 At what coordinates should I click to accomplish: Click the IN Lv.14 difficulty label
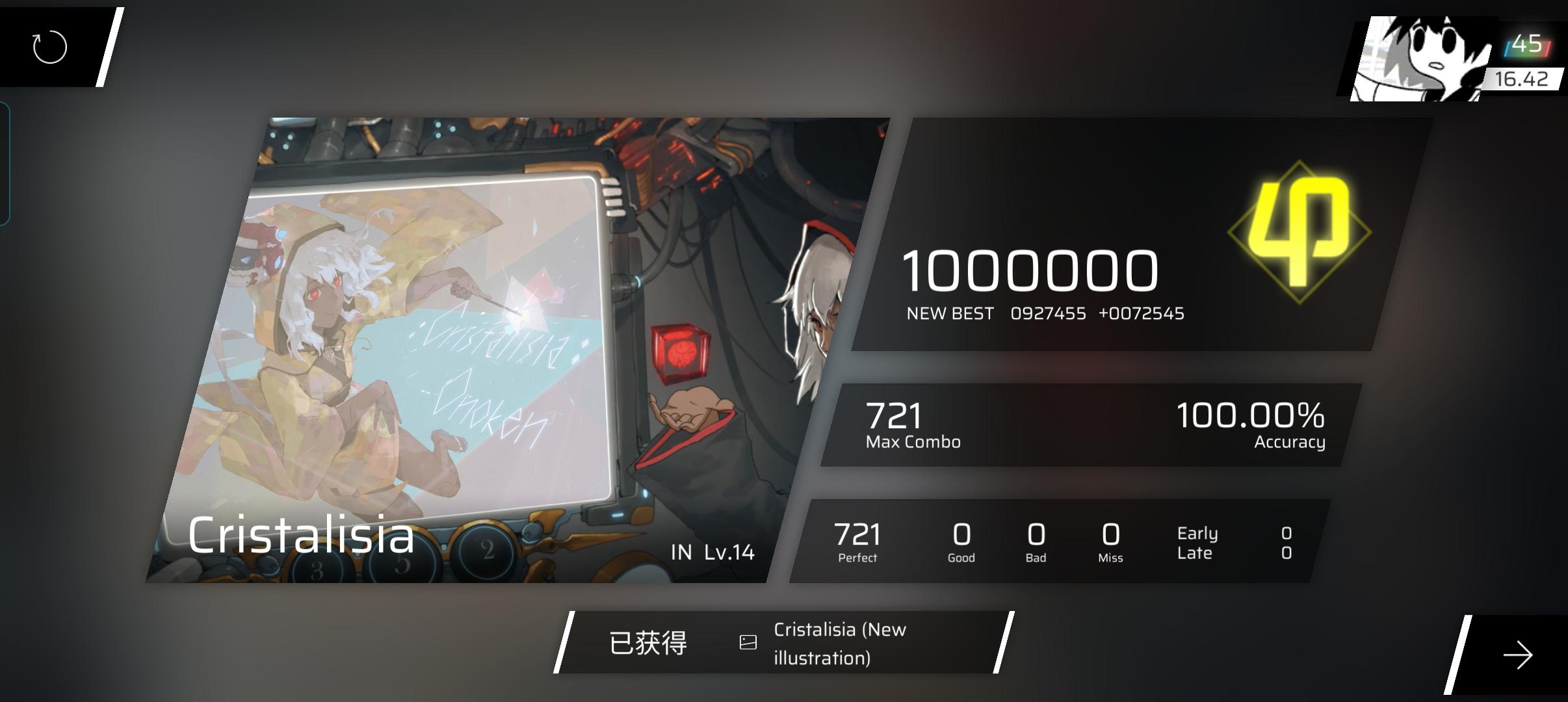point(712,551)
